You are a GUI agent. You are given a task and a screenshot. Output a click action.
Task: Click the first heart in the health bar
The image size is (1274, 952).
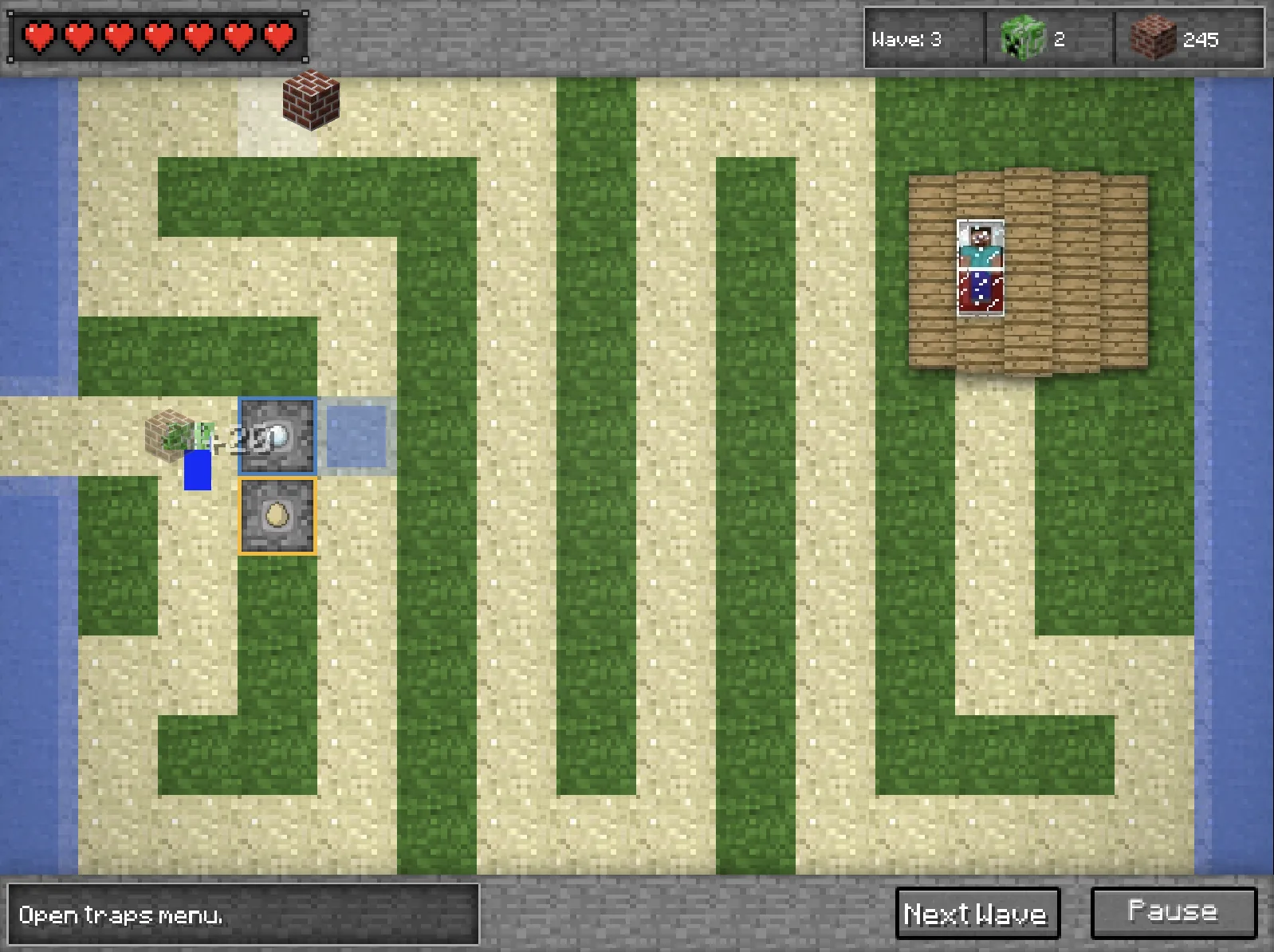pyautogui.click(x=37, y=35)
